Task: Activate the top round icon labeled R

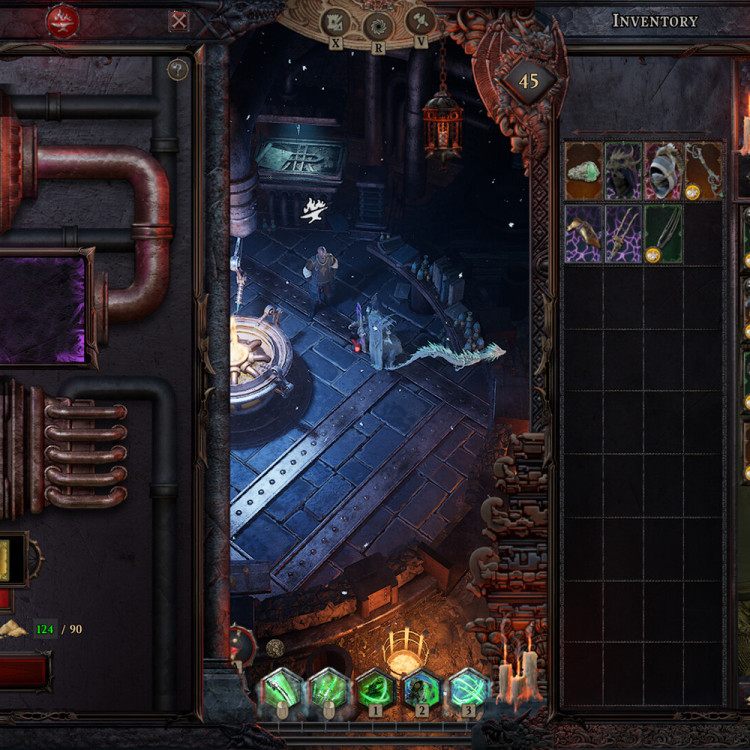Action: click(378, 26)
